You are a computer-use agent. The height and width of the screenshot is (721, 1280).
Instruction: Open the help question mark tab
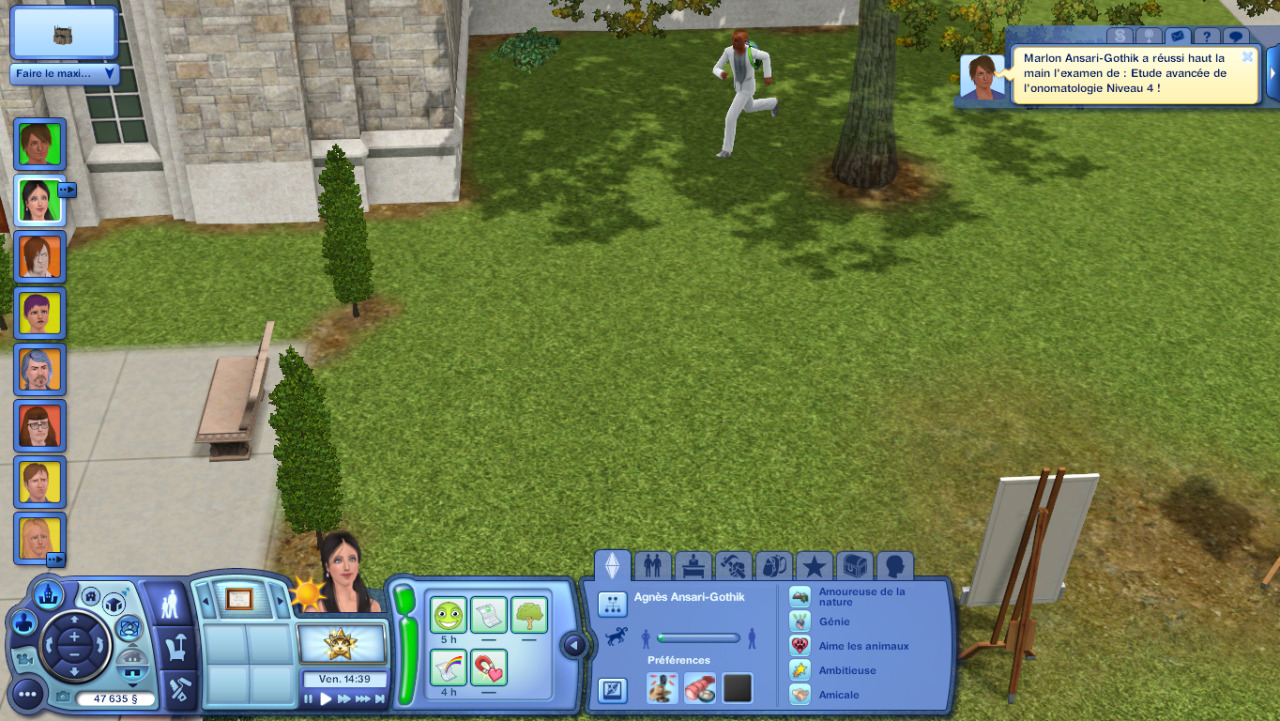(x=1206, y=37)
